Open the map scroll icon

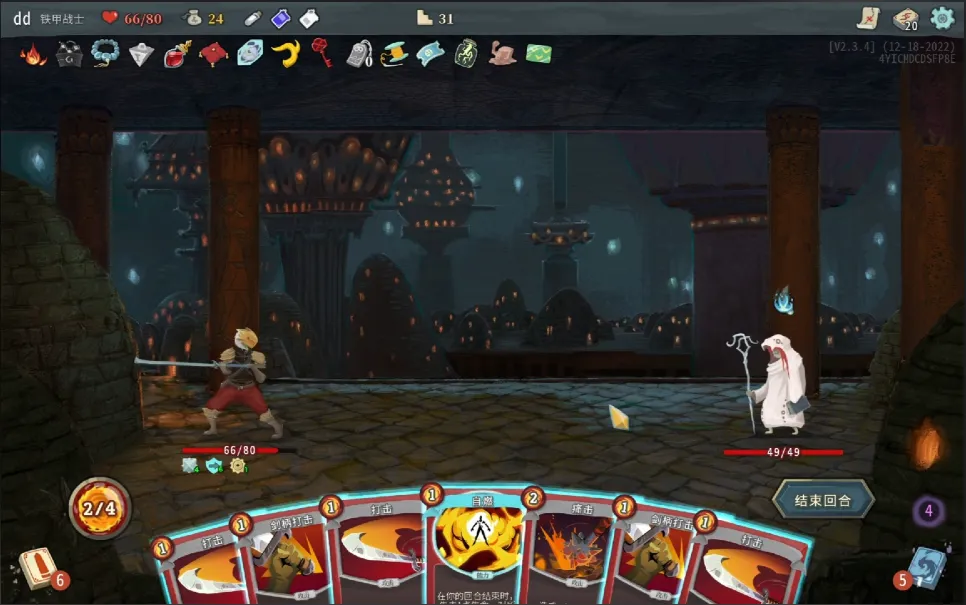tap(868, 18)
